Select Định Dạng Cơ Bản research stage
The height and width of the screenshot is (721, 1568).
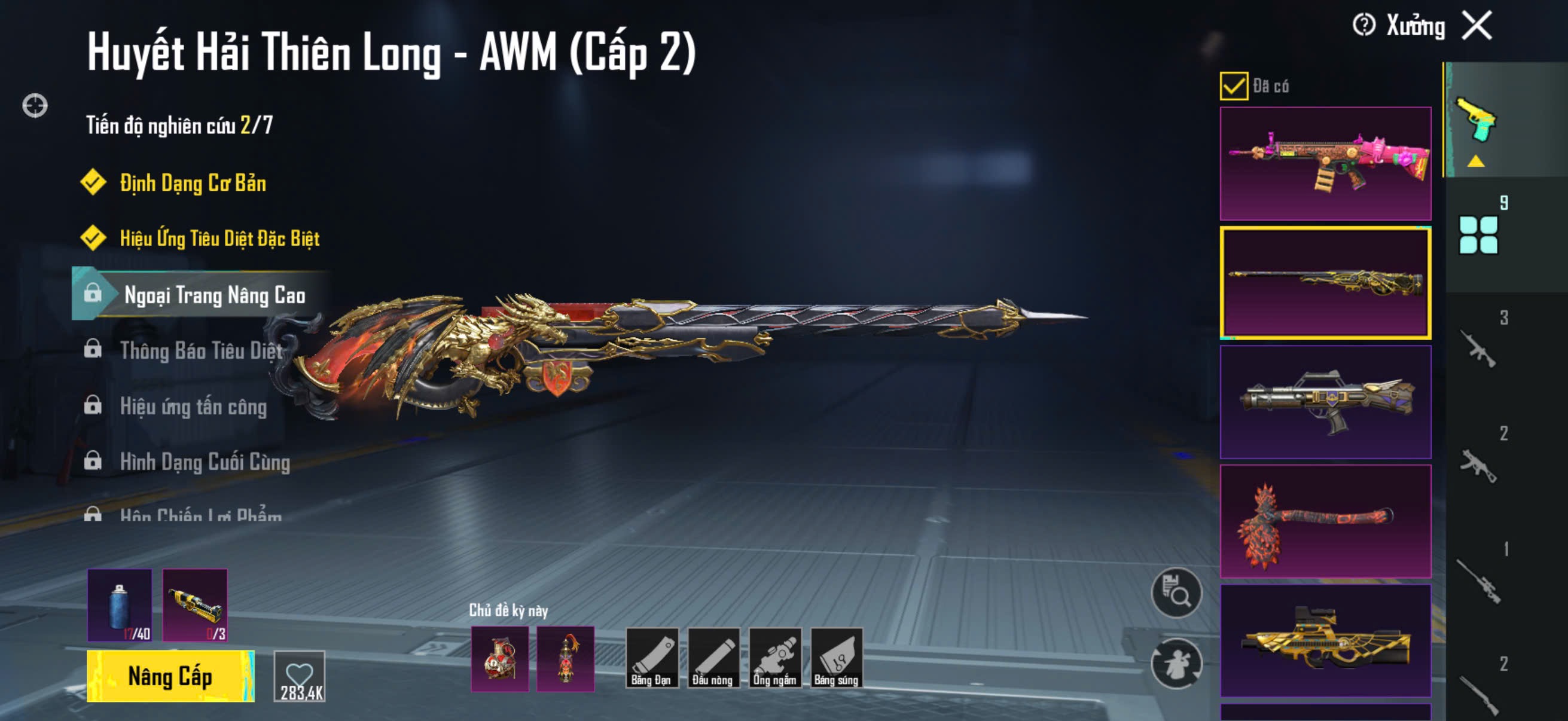(193, 182)
